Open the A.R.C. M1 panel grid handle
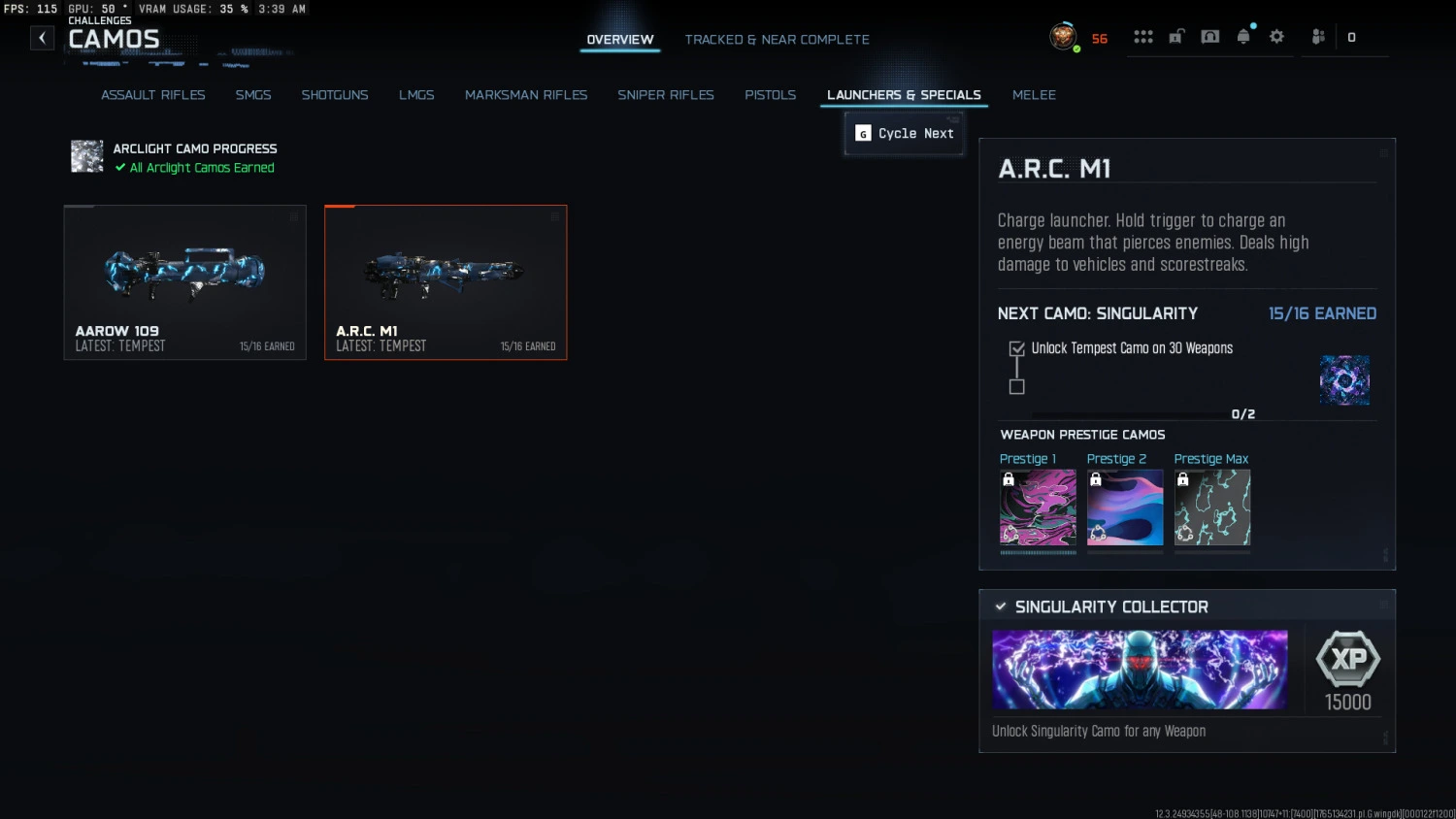The image size is (1456, 819). [1382, 152]
